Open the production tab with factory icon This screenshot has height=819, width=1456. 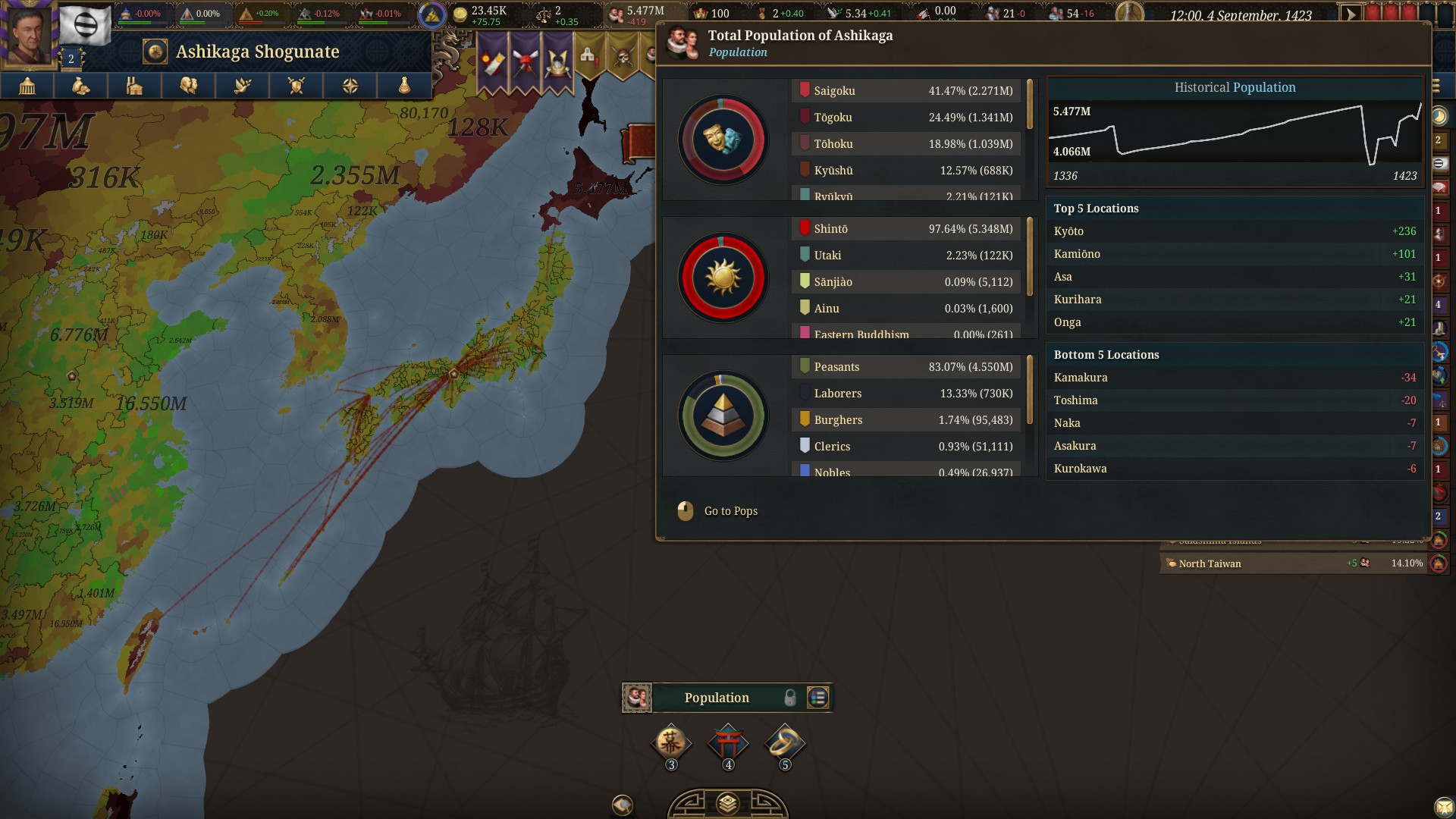pyautogui.click(x=134, y=86)
